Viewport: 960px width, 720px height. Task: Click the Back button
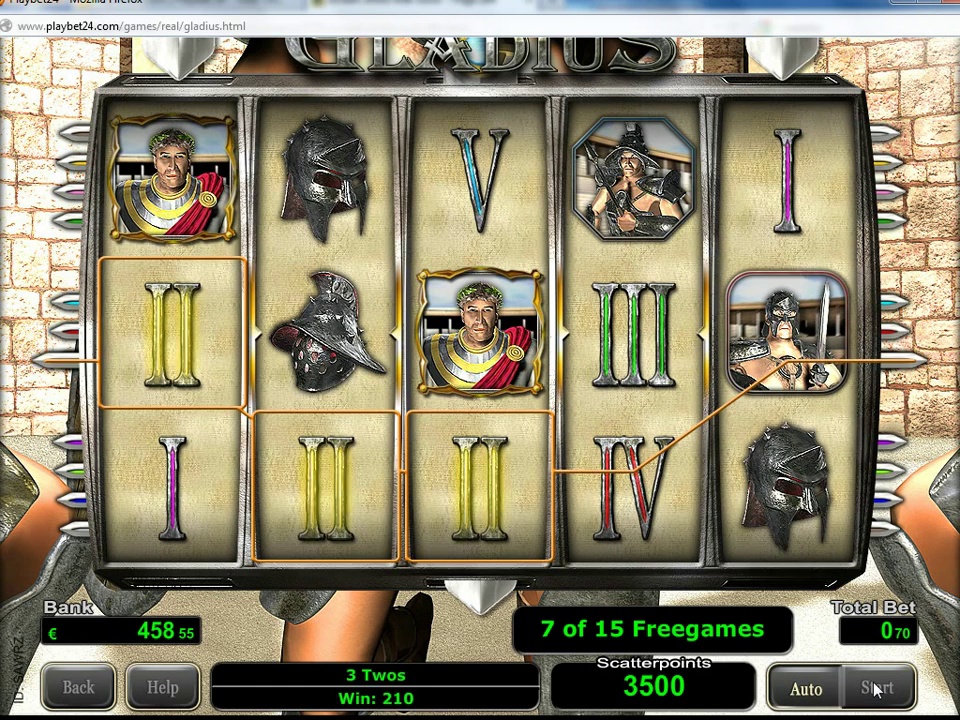[78, 687]
